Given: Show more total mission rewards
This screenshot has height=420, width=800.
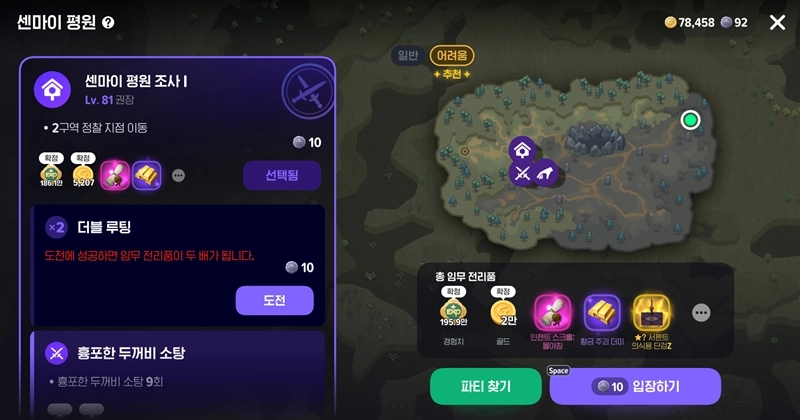Looking at the screenshot, I should coord(701,313).
